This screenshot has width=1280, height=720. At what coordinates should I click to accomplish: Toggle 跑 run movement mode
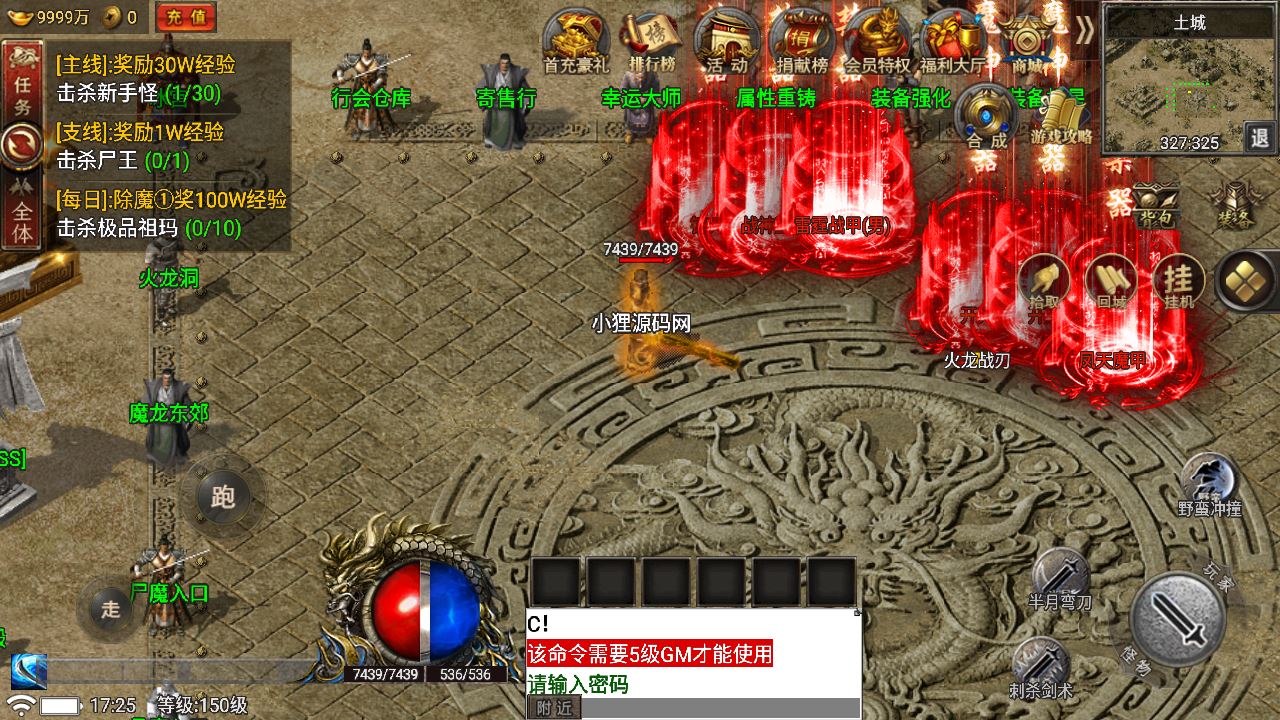coord(223,496)
